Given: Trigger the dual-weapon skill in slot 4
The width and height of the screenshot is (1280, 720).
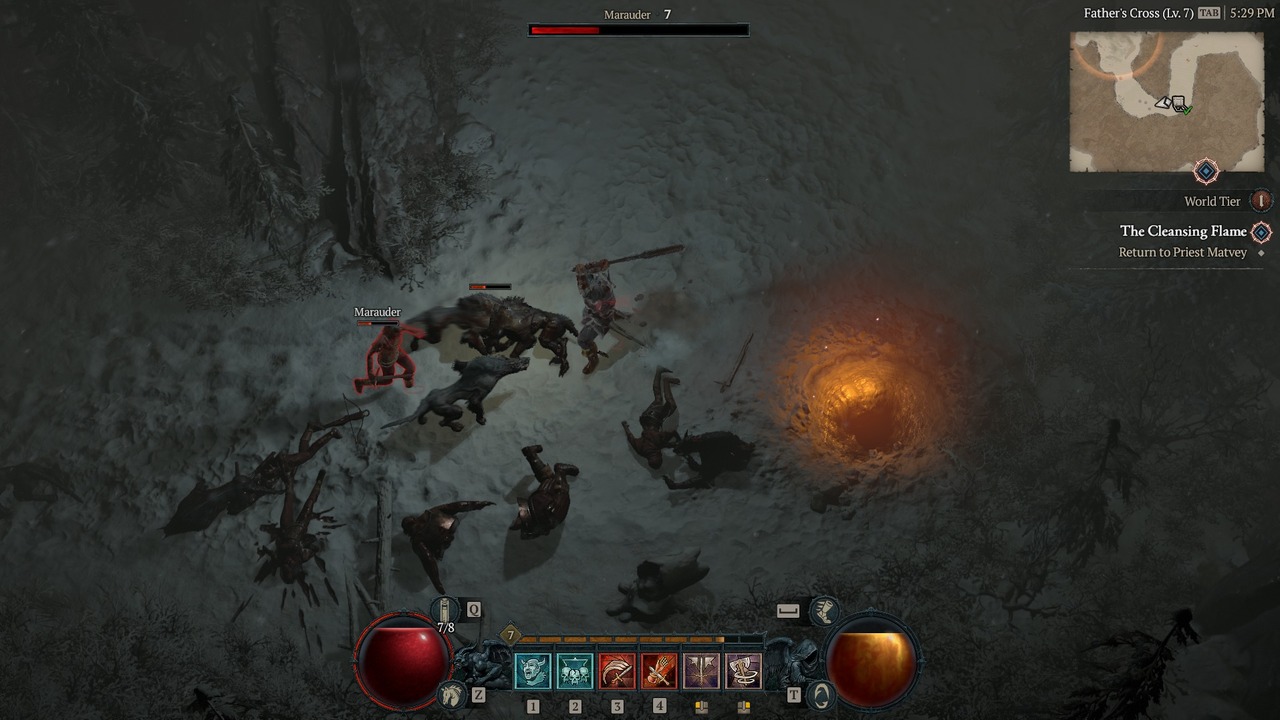Looking at the screenshot, I should (x=660, y=668).
